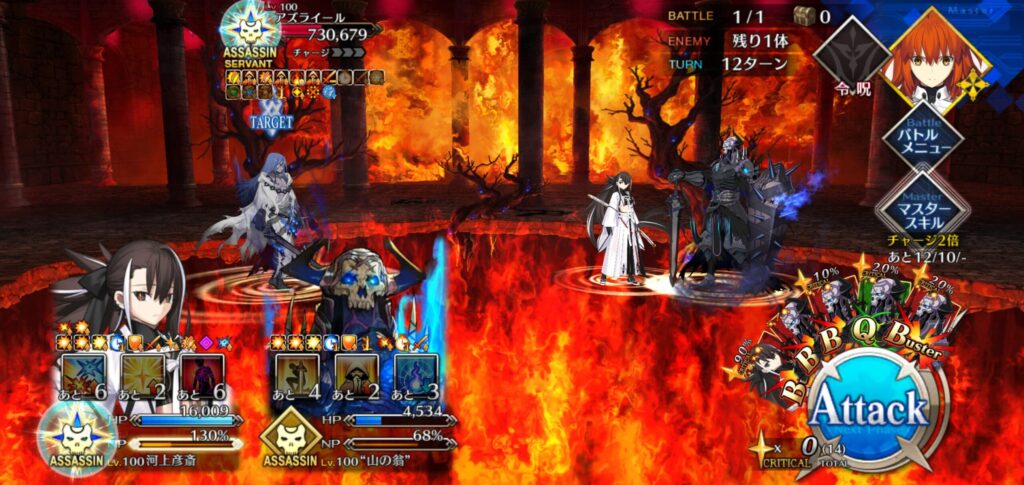Select the orange-haired Master portrait
This screenshot has width=1024, height=485.
(x=938, y=52)
